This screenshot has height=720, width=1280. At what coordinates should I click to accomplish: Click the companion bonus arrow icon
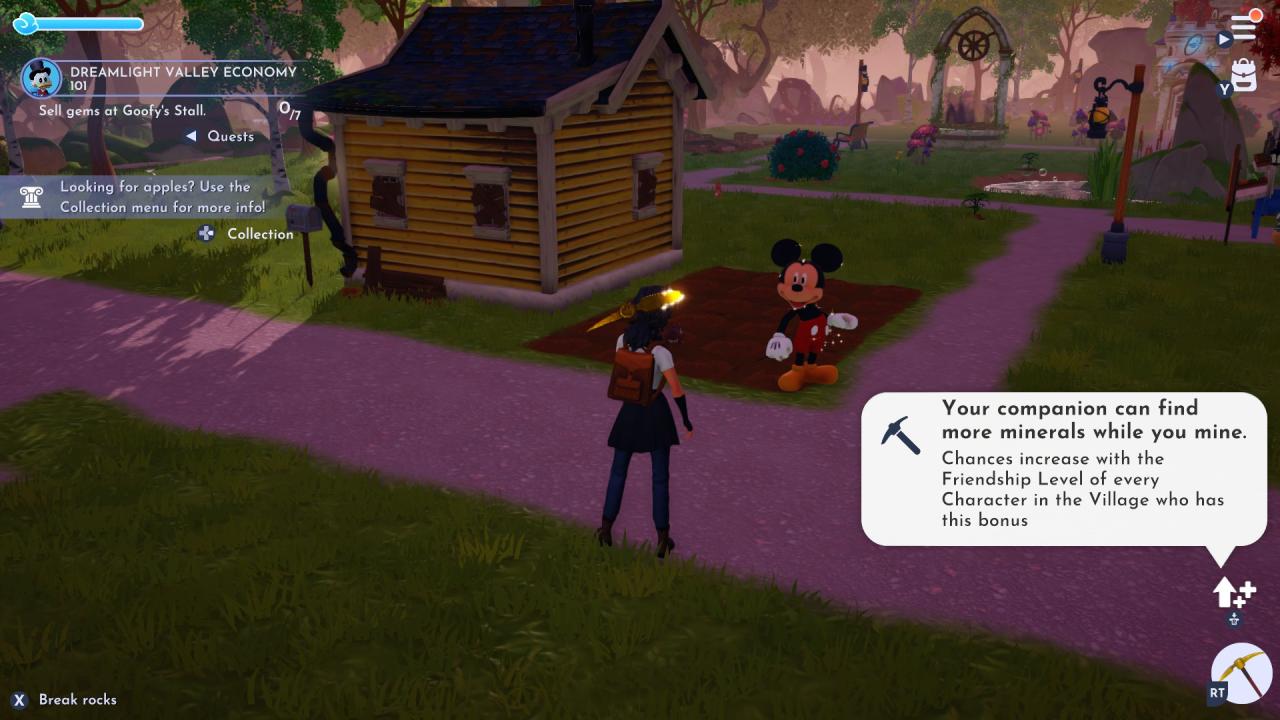pyautogui.click(x=1232, y=593)
